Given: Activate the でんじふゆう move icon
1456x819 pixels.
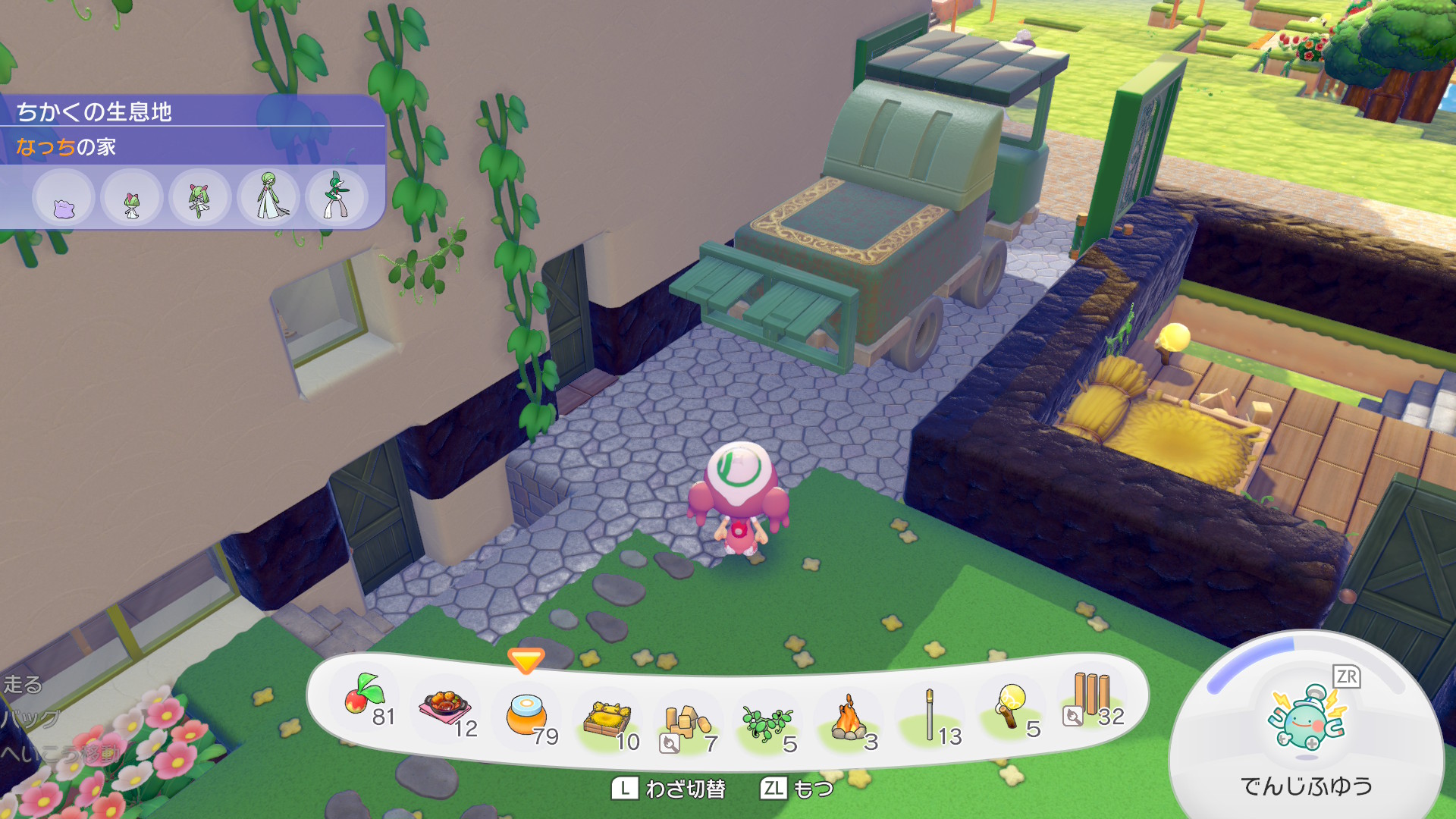Looking at the screenshot, I should tap(1307, 720).
